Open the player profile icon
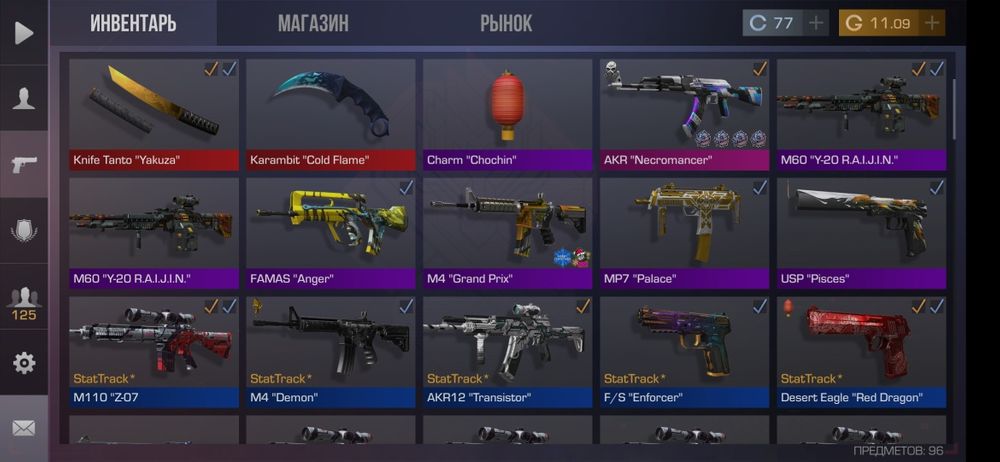The width and height of the screenshot is (1000, 462). [x=24, y=98]
